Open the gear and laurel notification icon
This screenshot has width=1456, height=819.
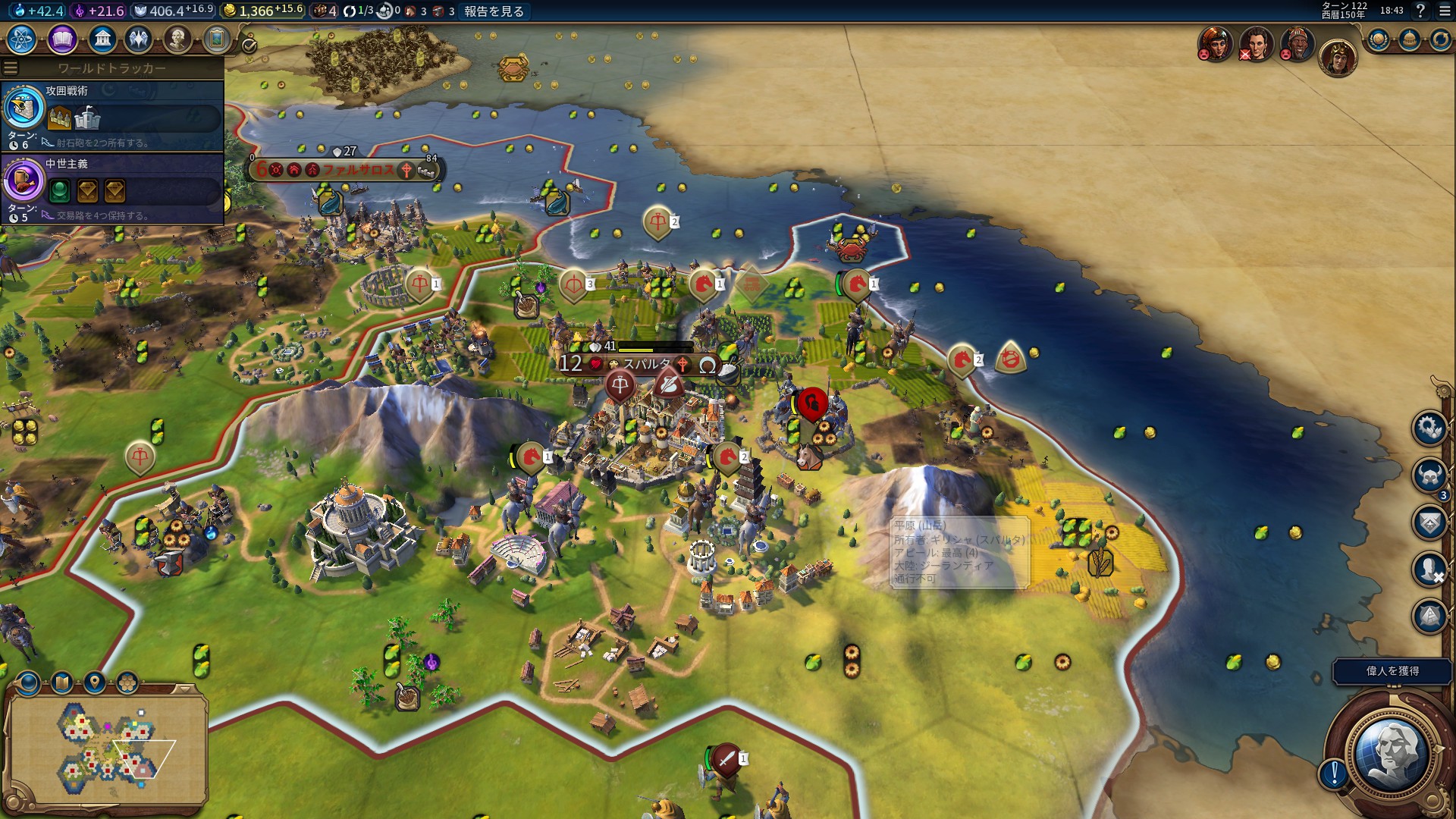pyautogui.click(x=1429, y=428)
